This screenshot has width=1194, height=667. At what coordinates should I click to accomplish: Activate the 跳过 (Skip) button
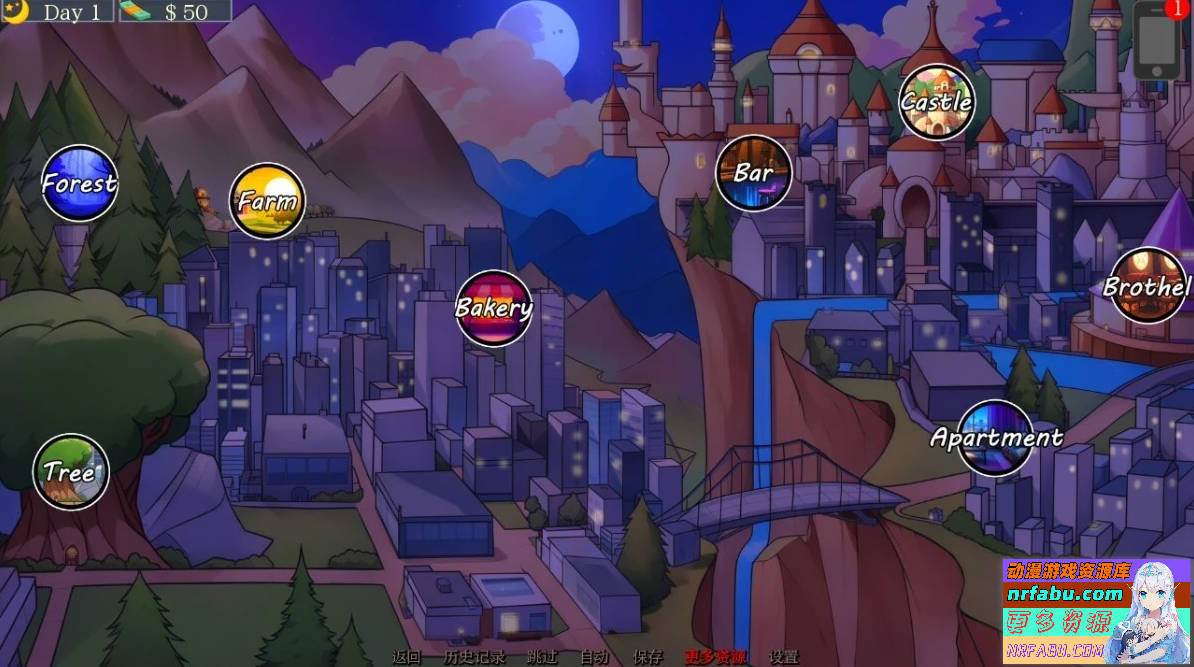tap(542, 657)
